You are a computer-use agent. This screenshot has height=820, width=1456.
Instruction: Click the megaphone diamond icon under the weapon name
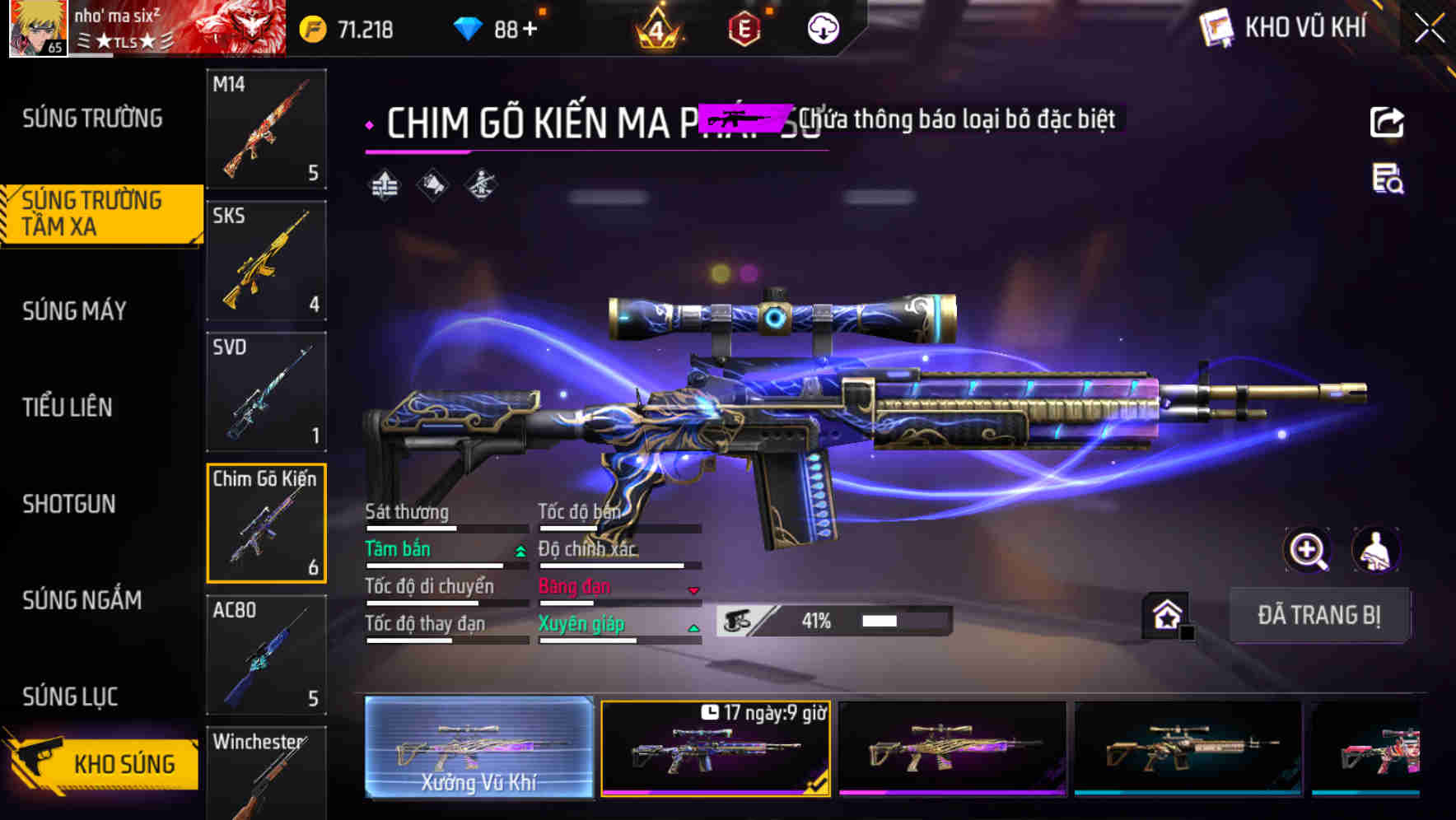432,184
